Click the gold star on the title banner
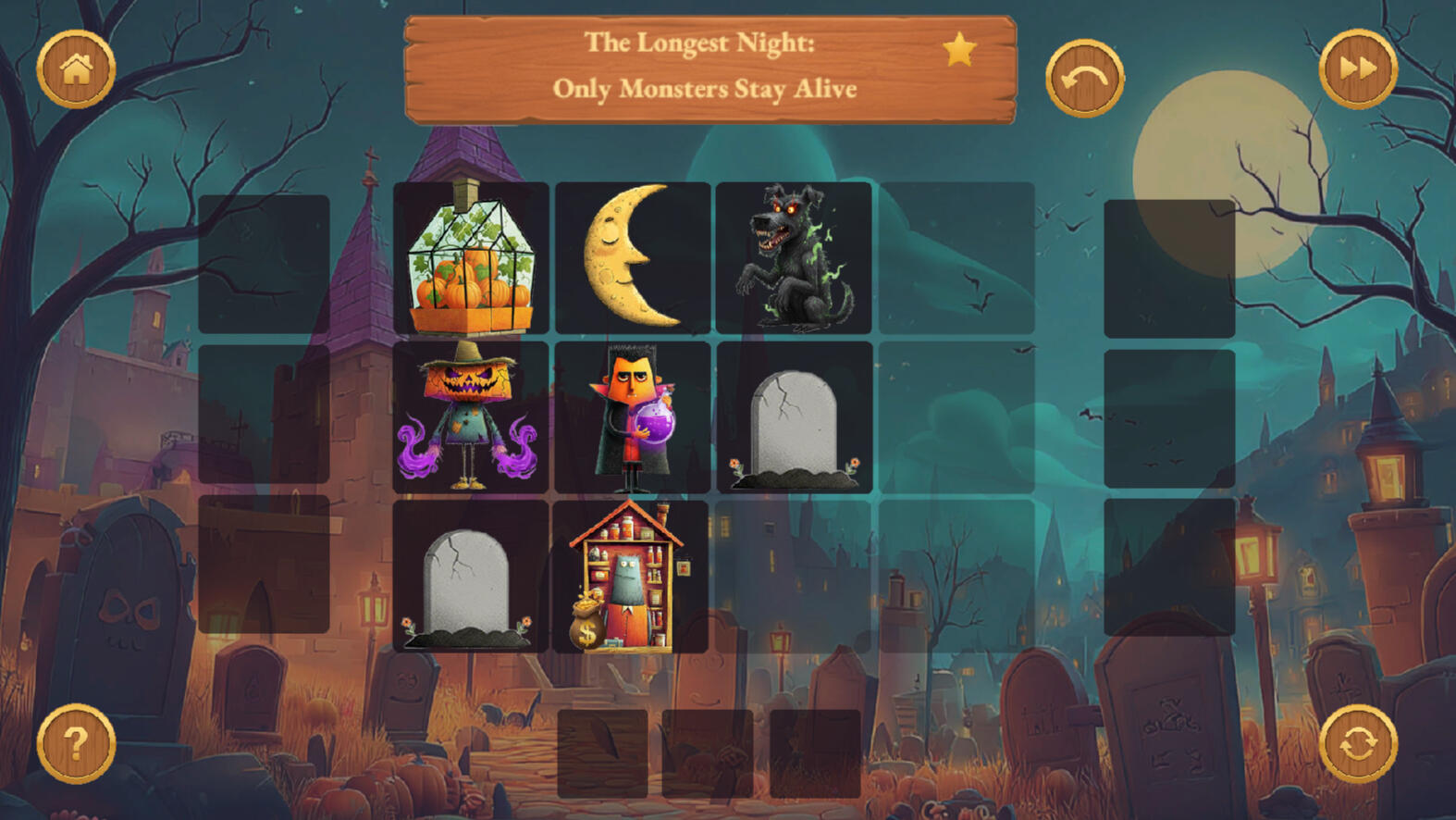Image resolution: width=1456 pixels, height=820 pixels. 959,49
